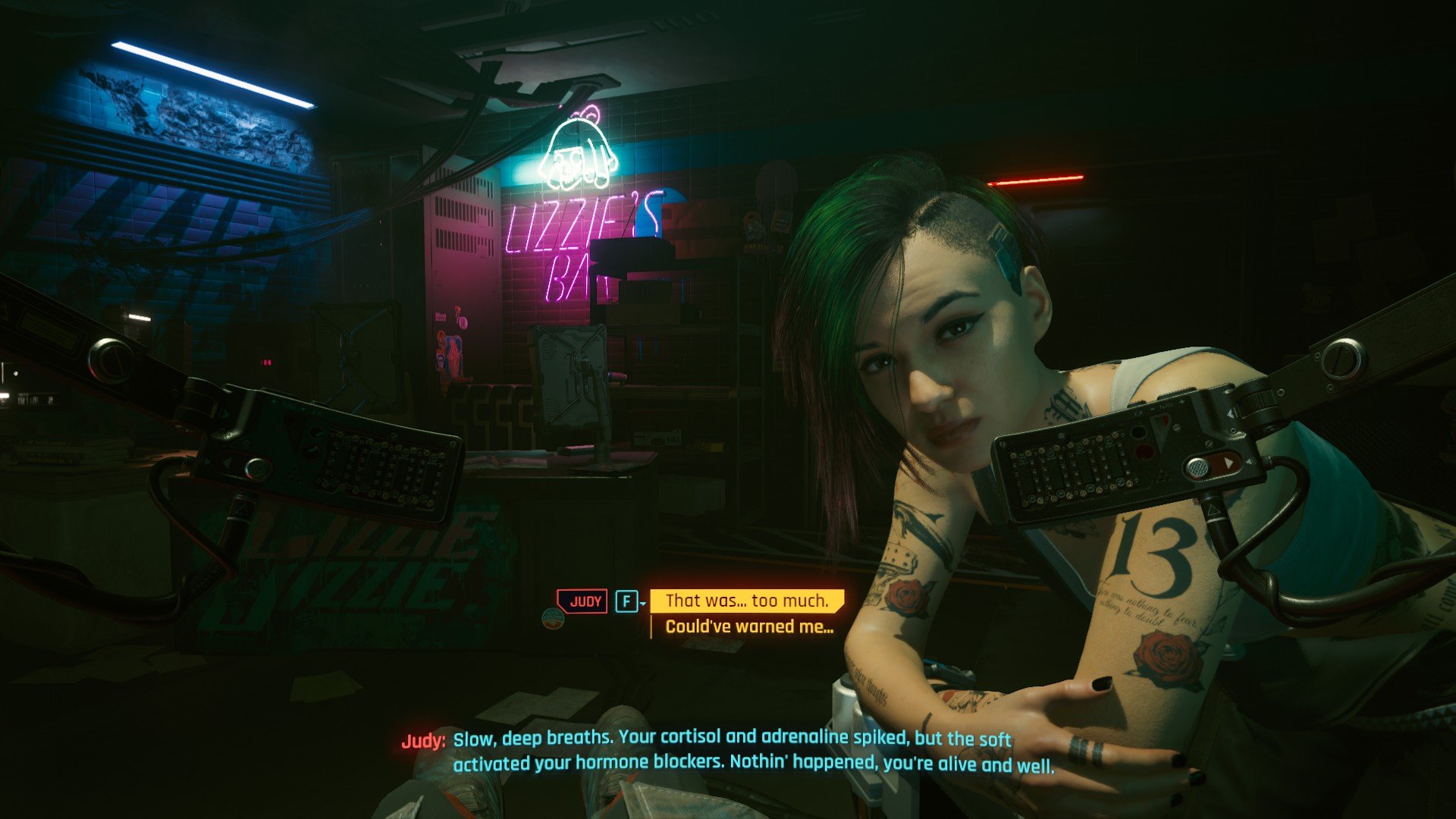Select the "Could've warned me..." dialogue option
The height and width of the screenshot is (819, 1456).
click(x=749, y=627)
